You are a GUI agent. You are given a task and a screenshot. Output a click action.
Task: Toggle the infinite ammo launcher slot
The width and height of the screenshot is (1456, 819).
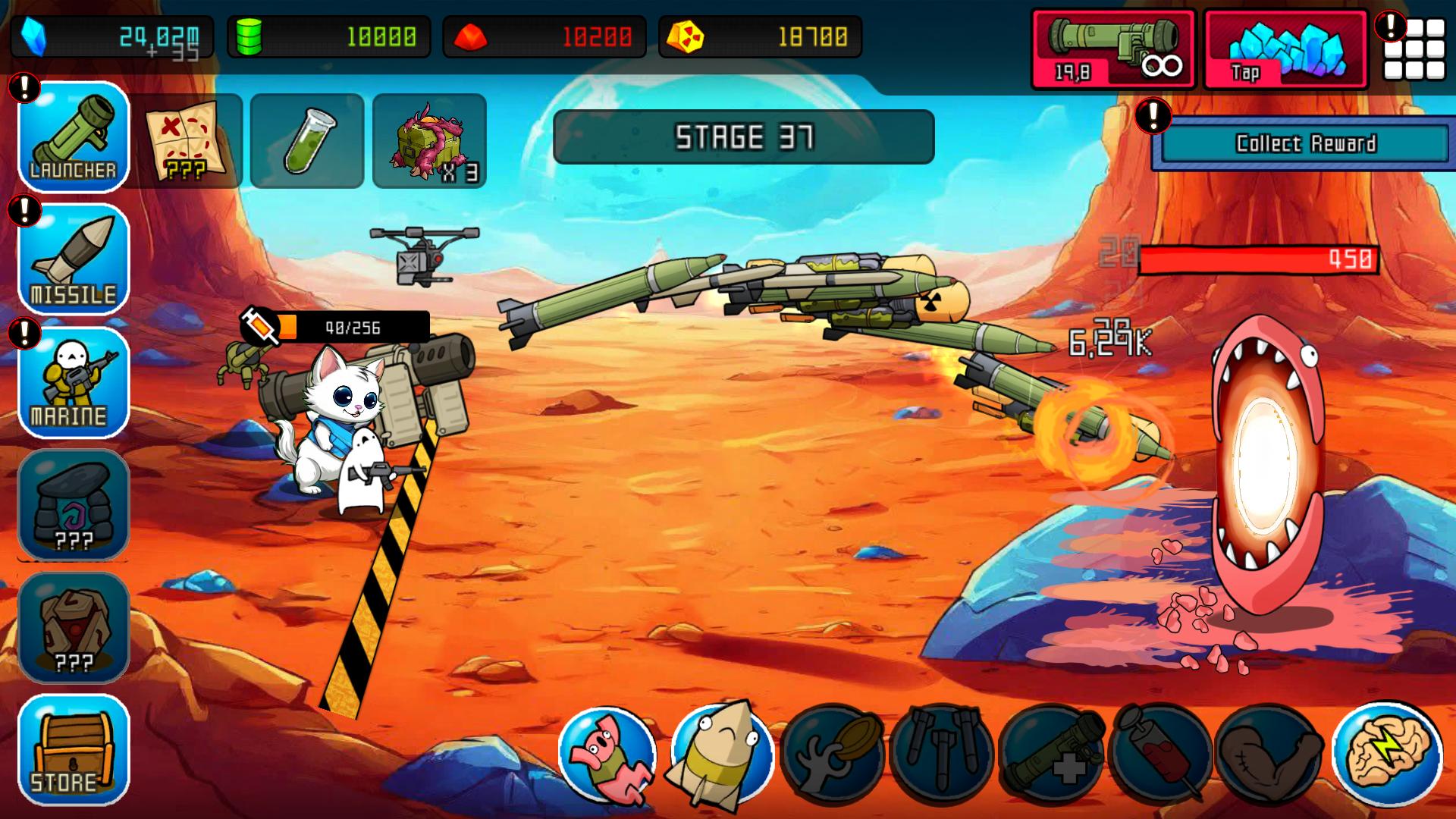tap(1111, 49)
